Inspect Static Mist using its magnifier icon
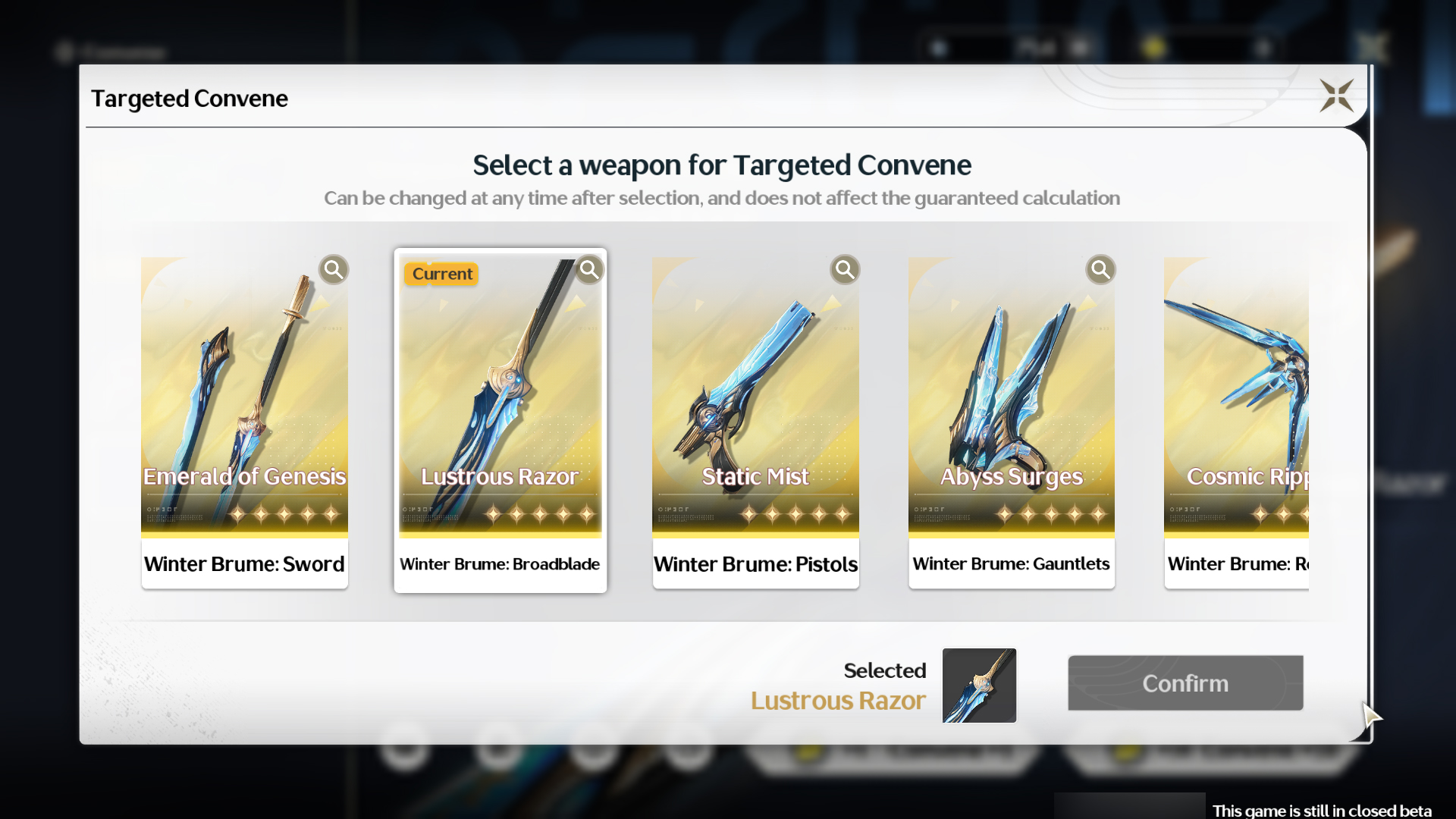The image size is (1456, 819). pos(845,269)
